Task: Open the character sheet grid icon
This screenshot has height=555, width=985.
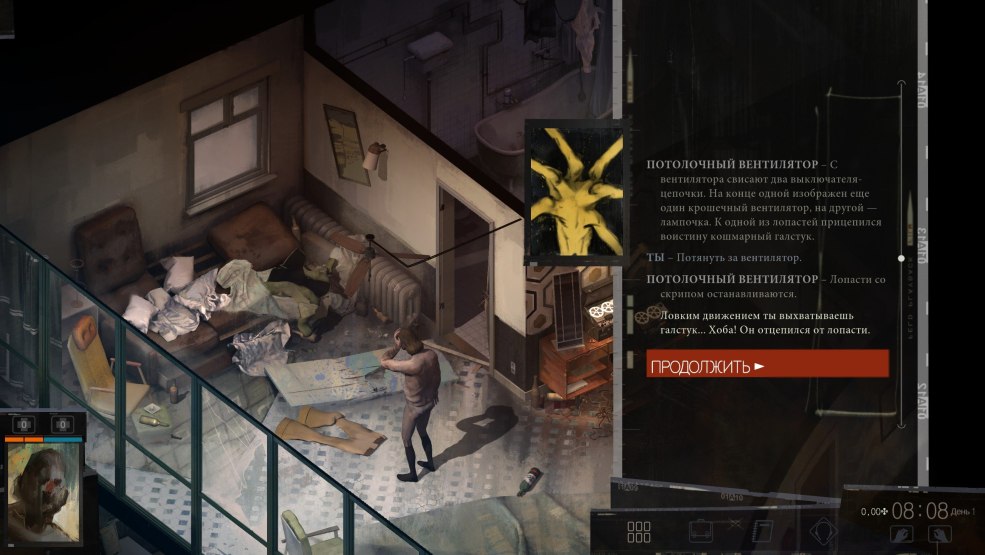Action: click(x=638, y=532)
